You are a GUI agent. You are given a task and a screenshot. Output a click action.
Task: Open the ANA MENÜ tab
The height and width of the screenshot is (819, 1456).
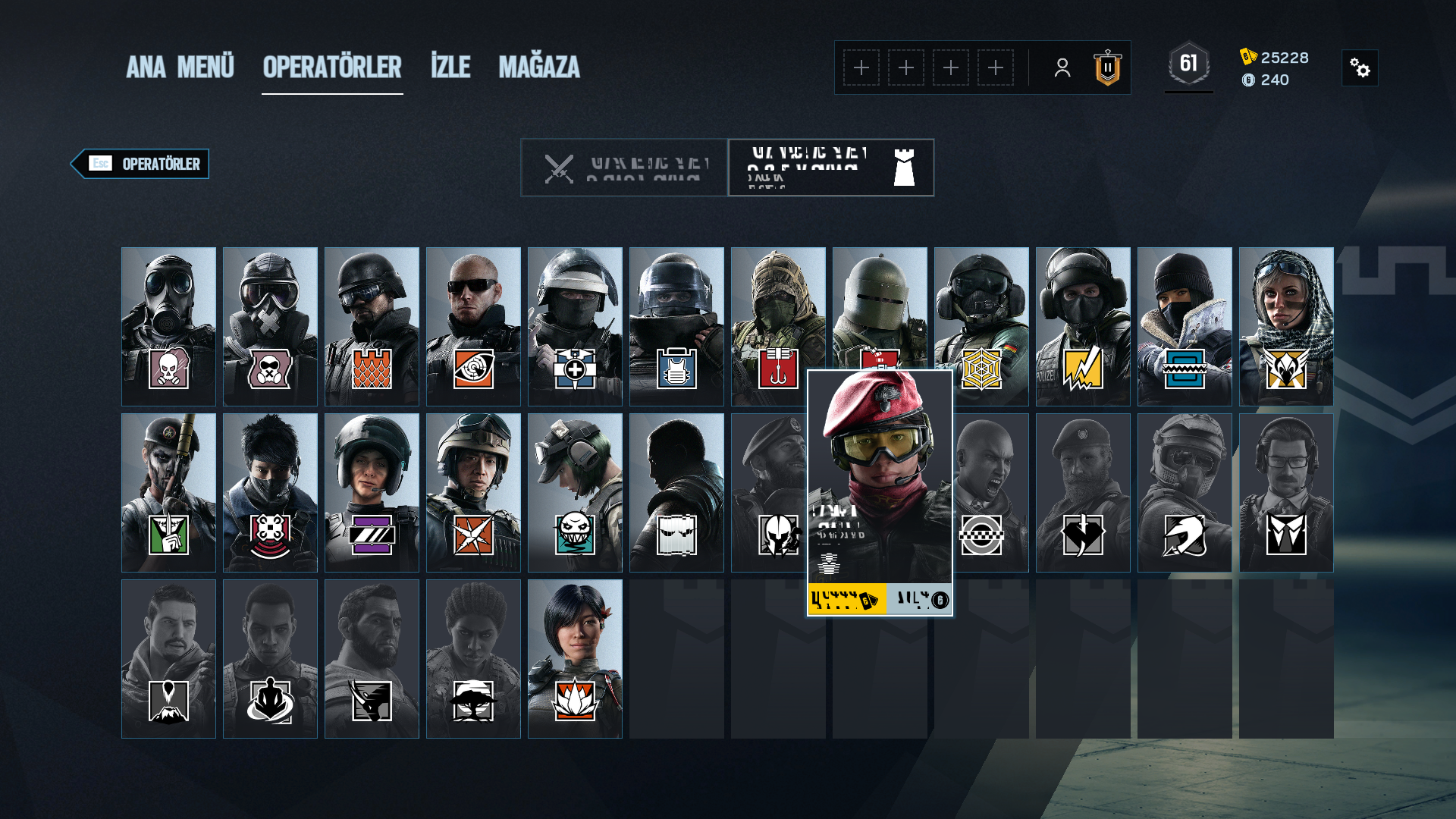pyautogui.click(x=180, y=67)
